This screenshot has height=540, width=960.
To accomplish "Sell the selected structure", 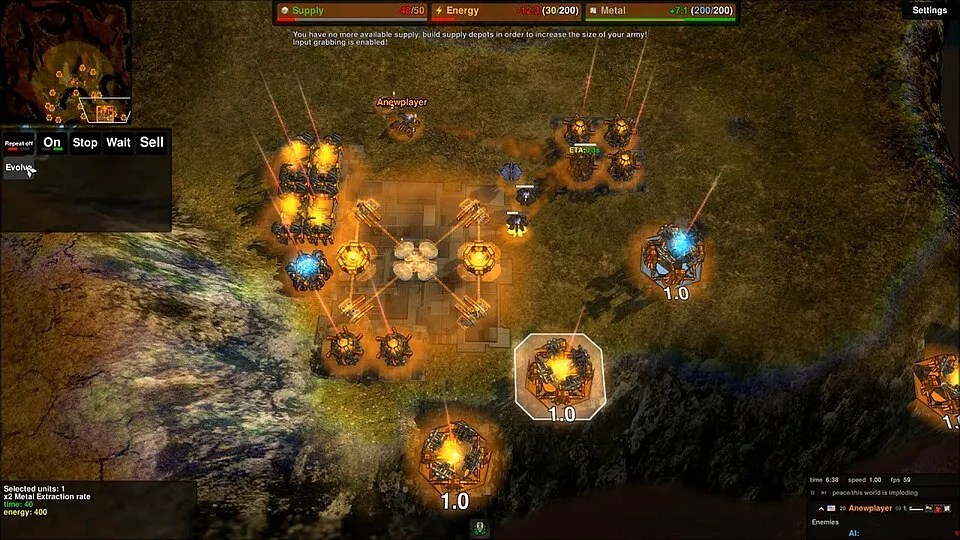I will coord(152,142).
